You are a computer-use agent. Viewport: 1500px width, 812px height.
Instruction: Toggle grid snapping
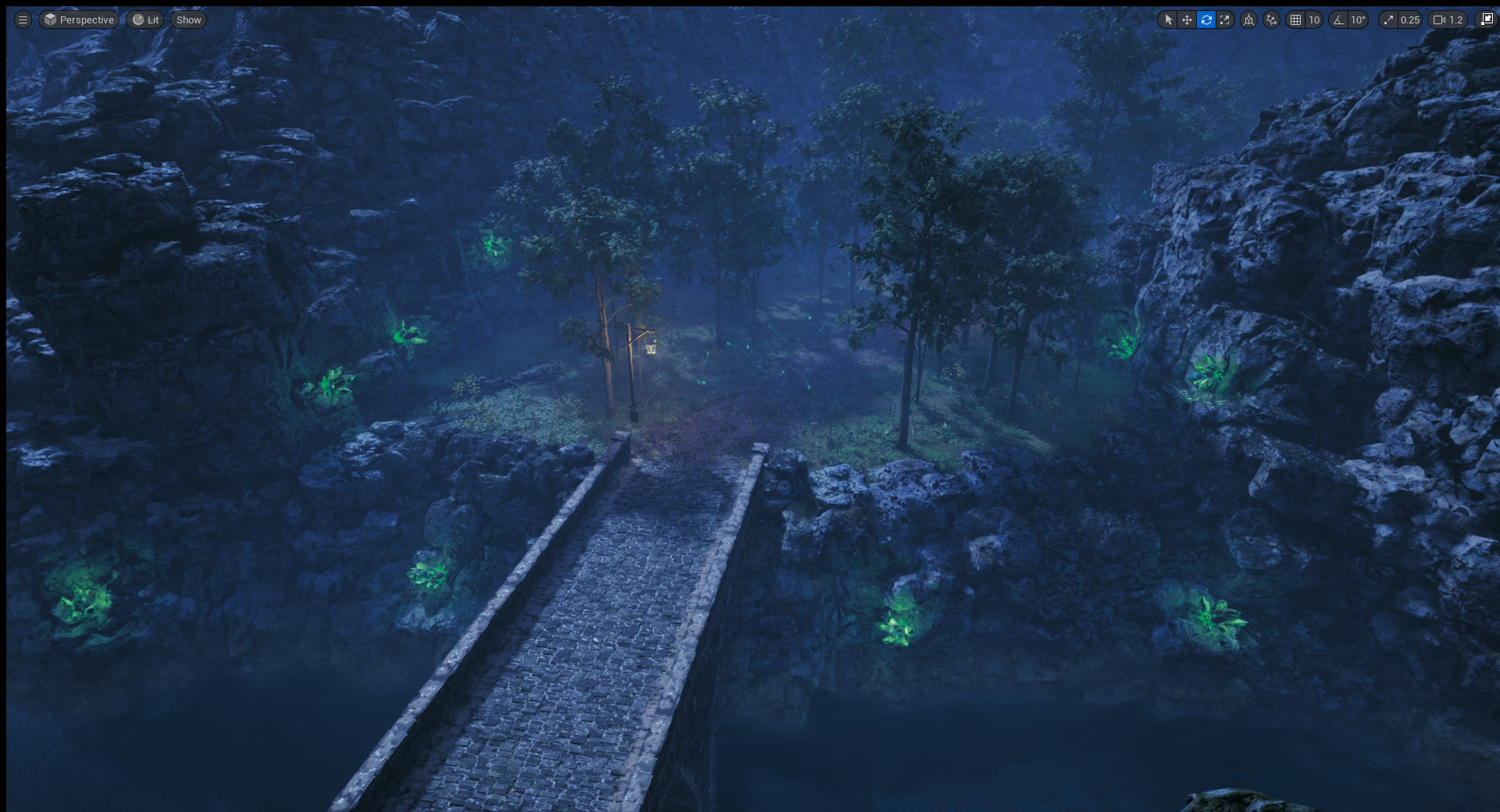click(x=1296, y=20)
